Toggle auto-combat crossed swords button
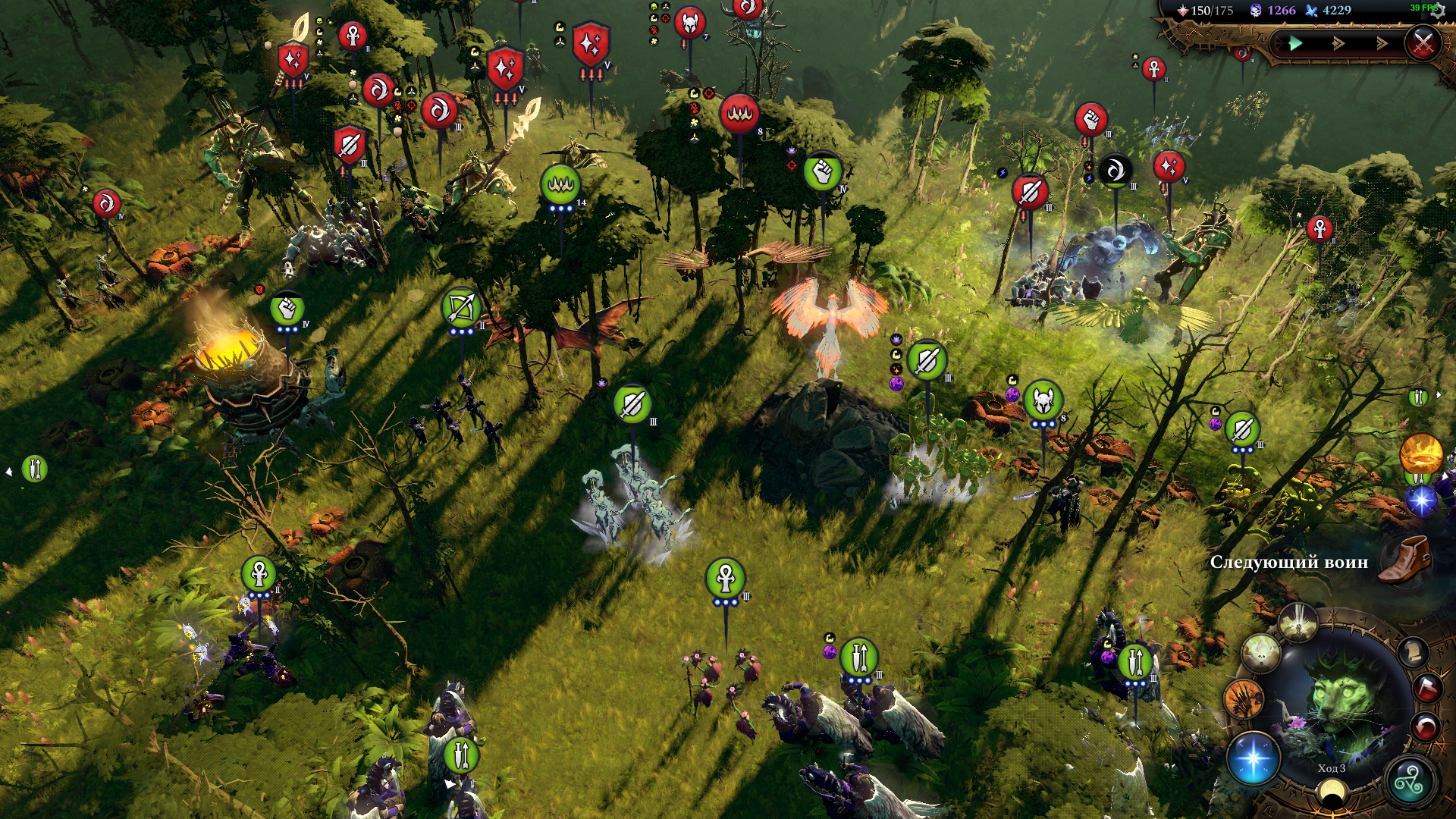This screenshot has height=819, width=1456. pyautogui.click(x=1423, y=43)
